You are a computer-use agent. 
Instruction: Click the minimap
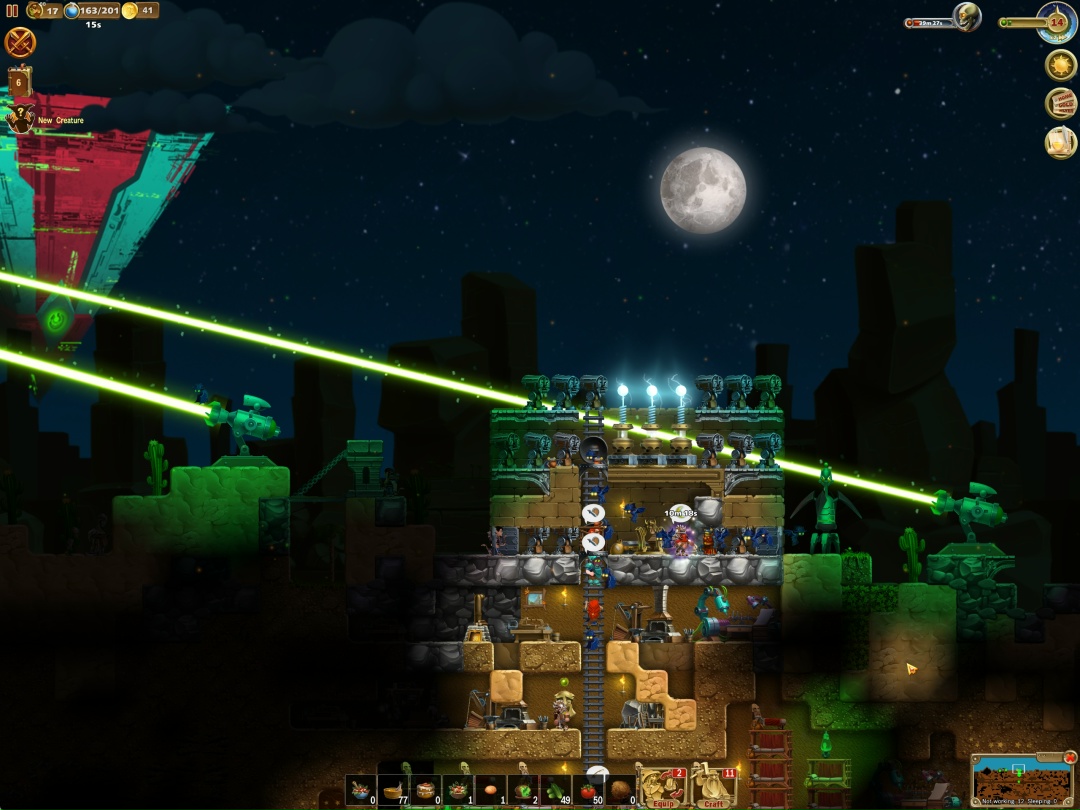point(1021,779)
